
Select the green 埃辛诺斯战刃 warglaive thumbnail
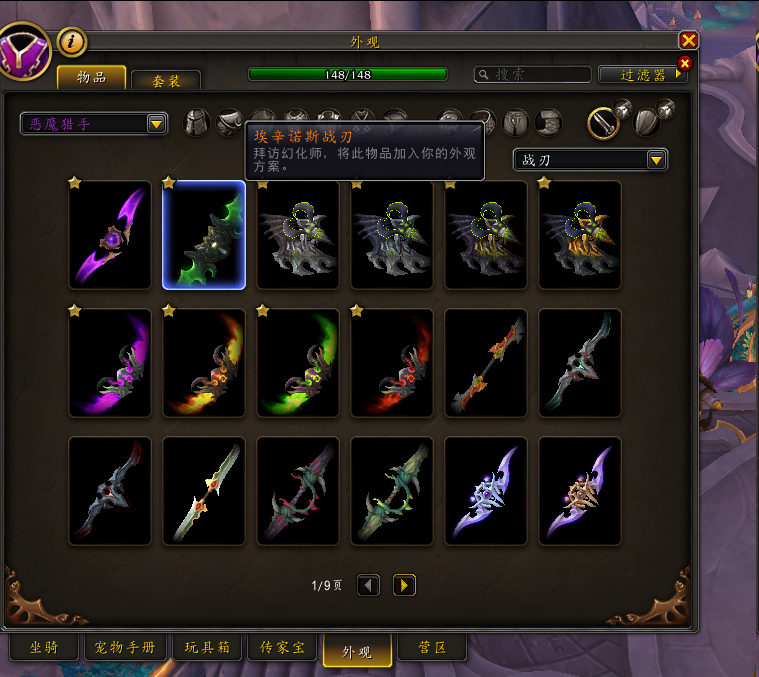point(204,235)
